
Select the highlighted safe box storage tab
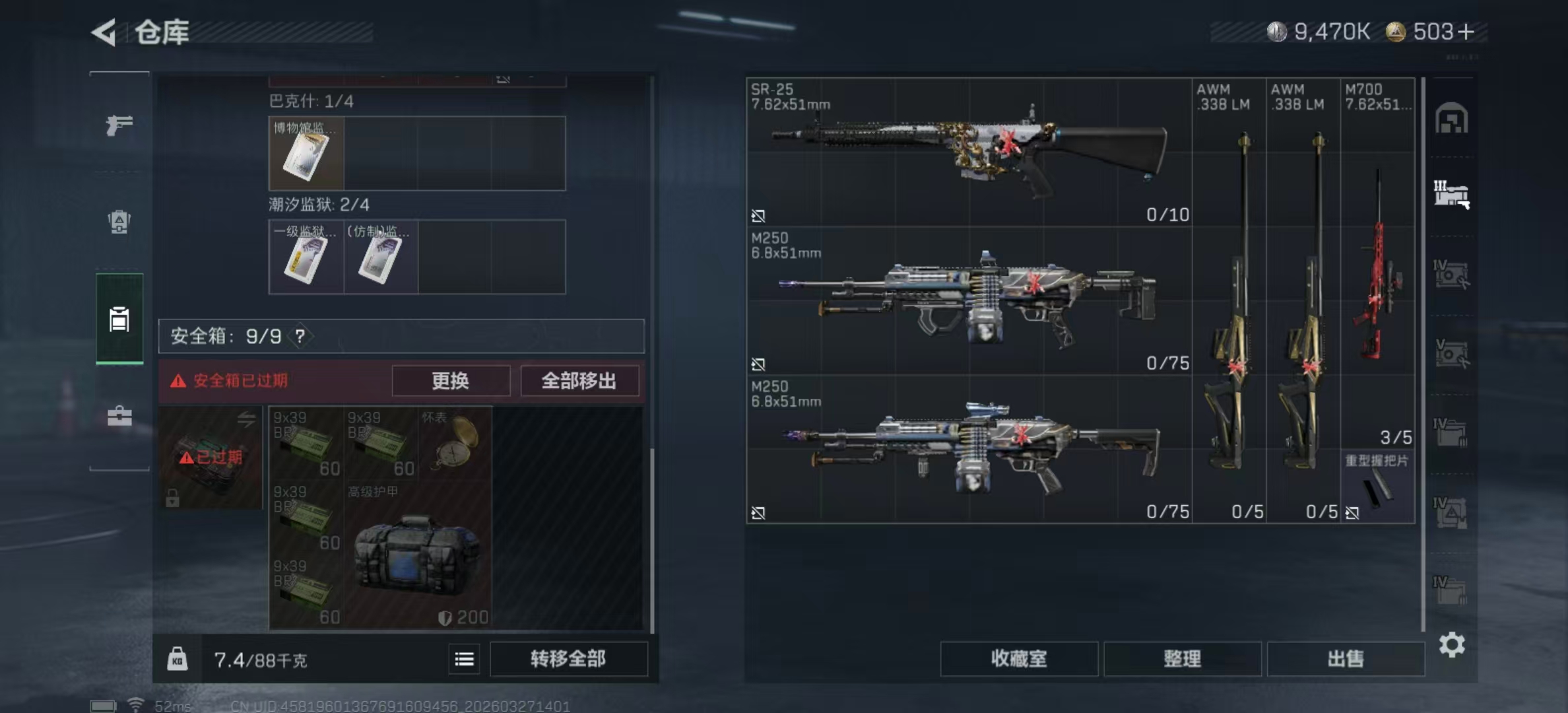[x=119, y=320]
